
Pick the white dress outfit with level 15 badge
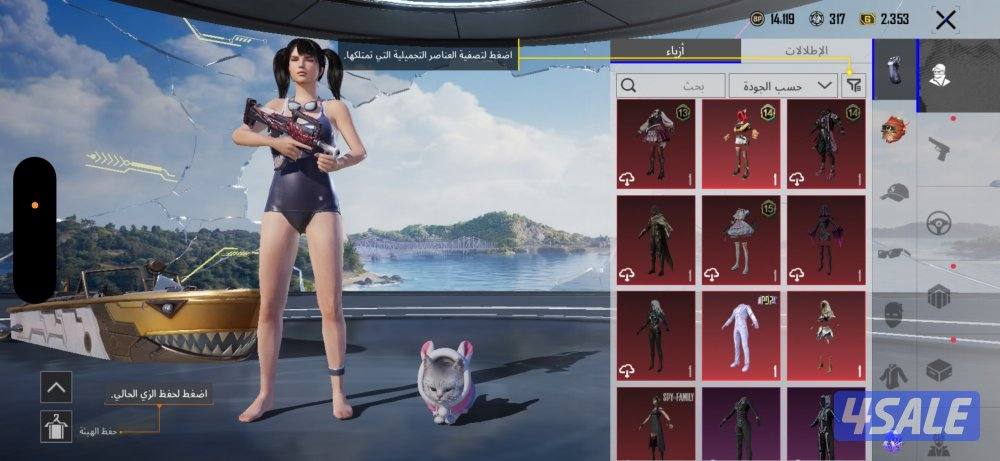click(740, 239)
